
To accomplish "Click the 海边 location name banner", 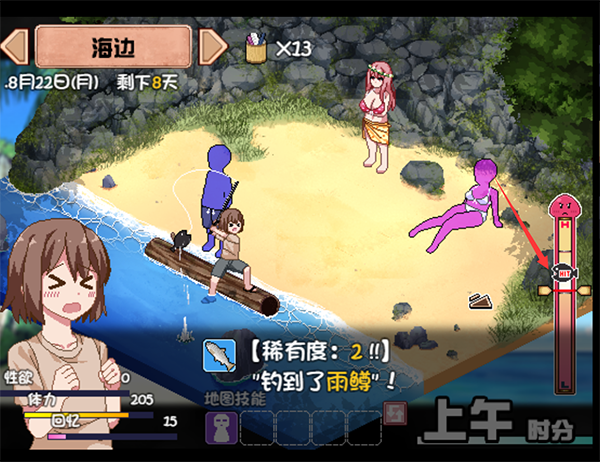I will point(113,45).
